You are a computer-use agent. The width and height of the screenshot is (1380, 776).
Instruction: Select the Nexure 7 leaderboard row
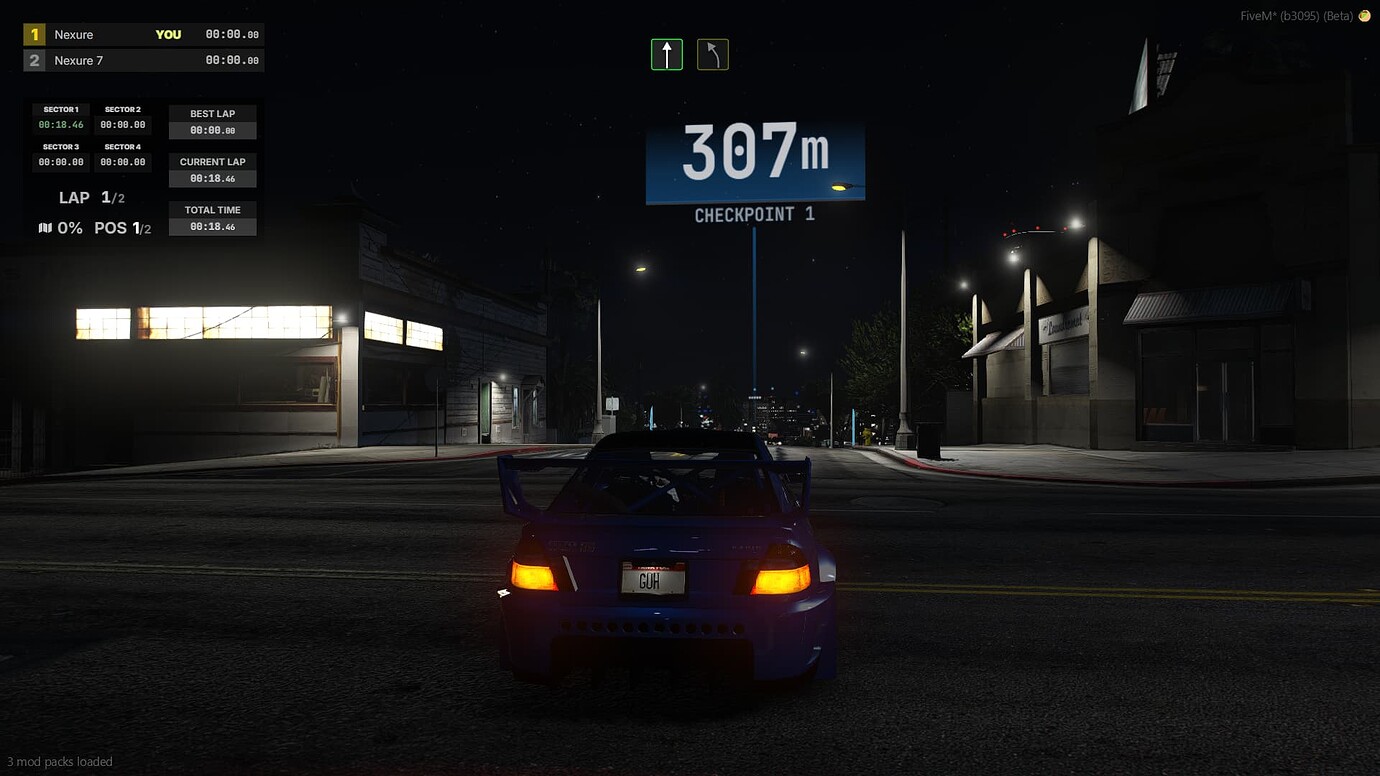click(x=143, y=59)
